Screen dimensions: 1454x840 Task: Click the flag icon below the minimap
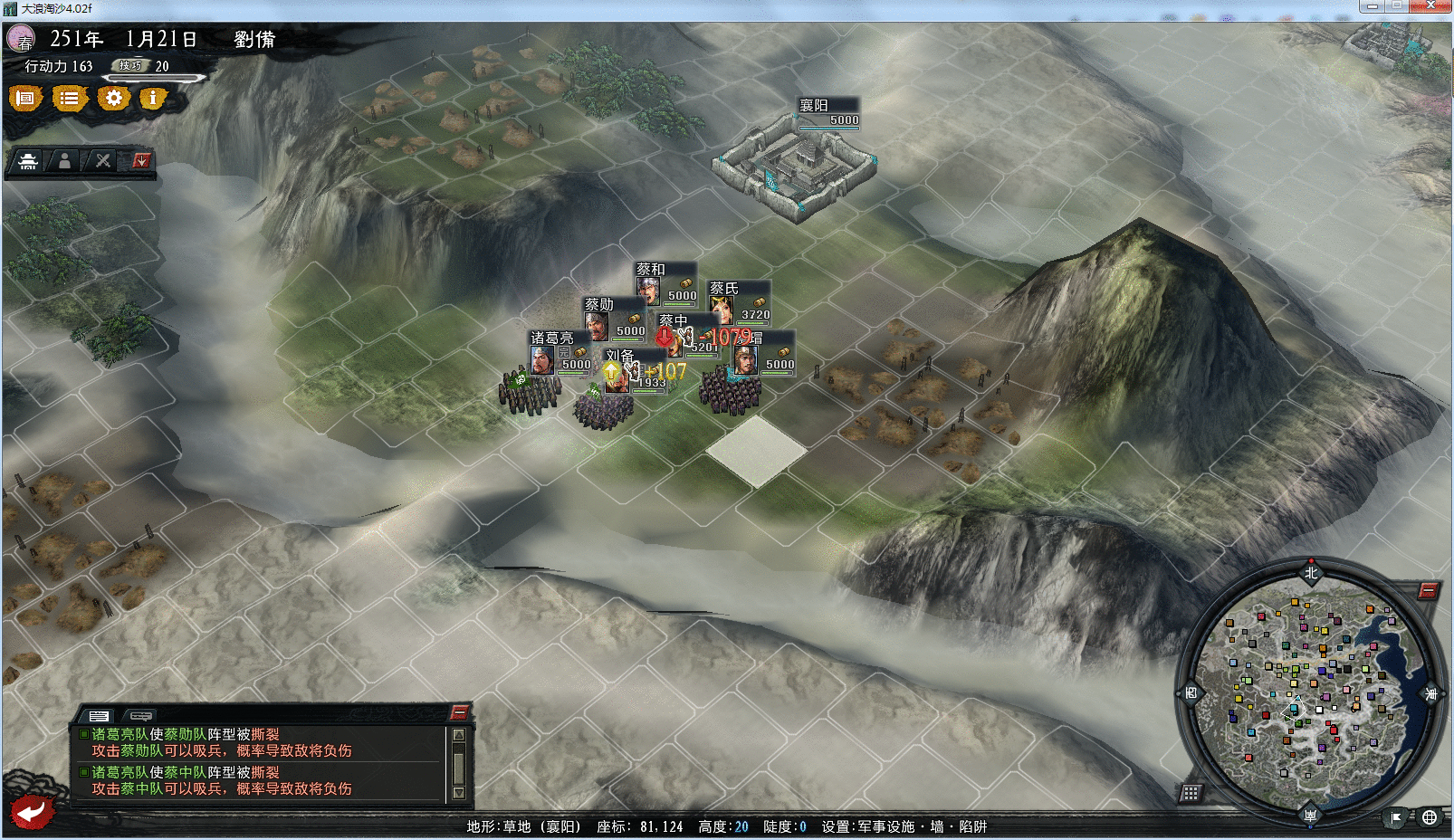coord(1396,817)
